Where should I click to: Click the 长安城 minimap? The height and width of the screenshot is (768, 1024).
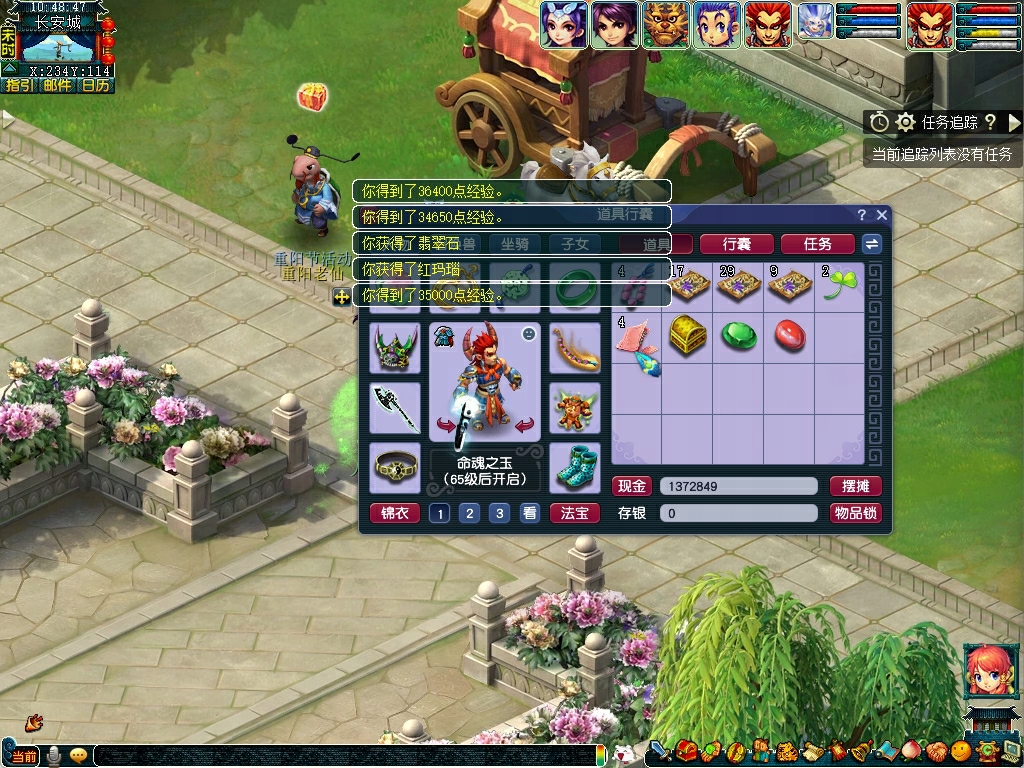(x=58, y=47)
